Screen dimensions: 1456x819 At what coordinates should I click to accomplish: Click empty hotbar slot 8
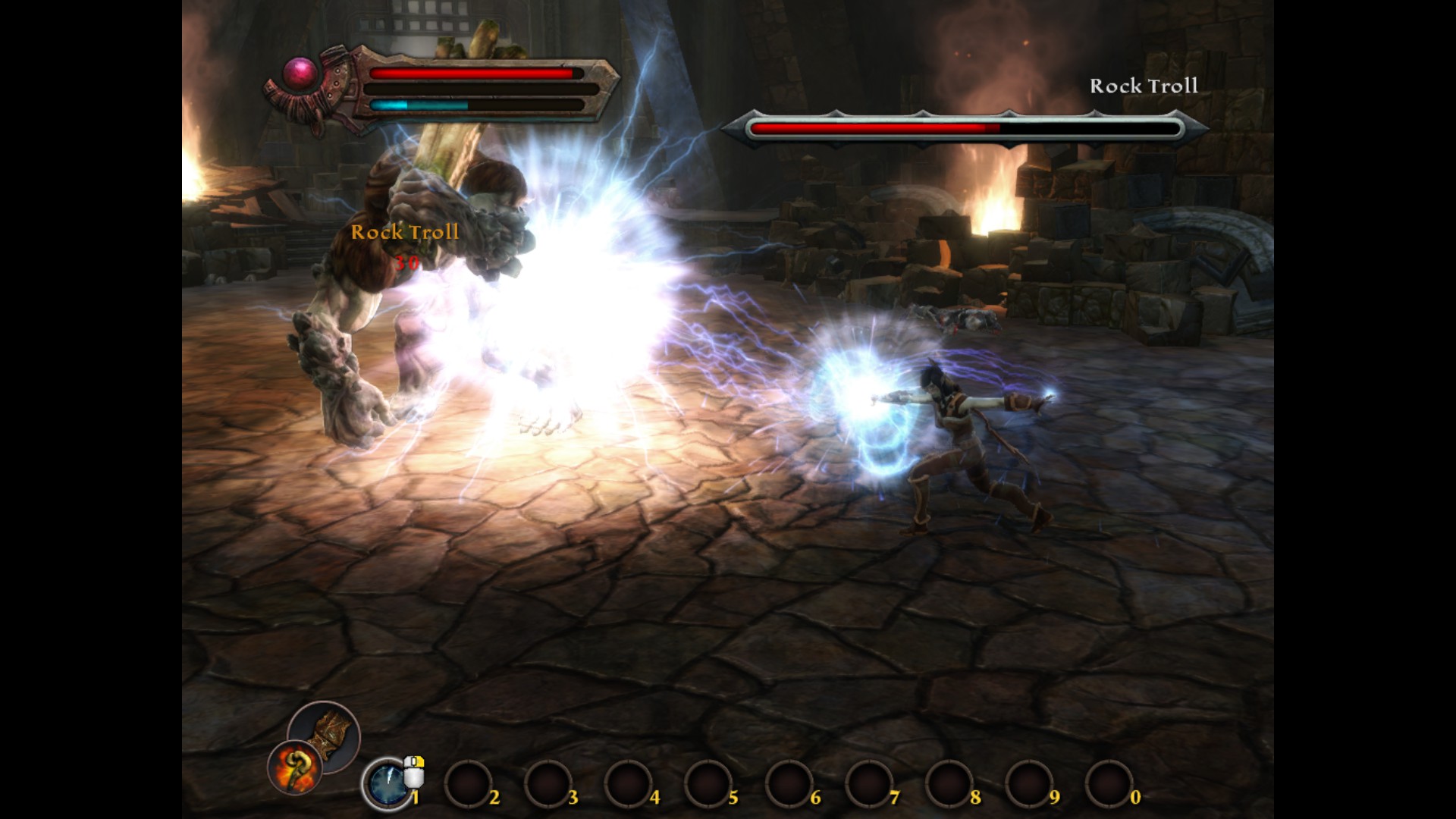pos(949,784)
